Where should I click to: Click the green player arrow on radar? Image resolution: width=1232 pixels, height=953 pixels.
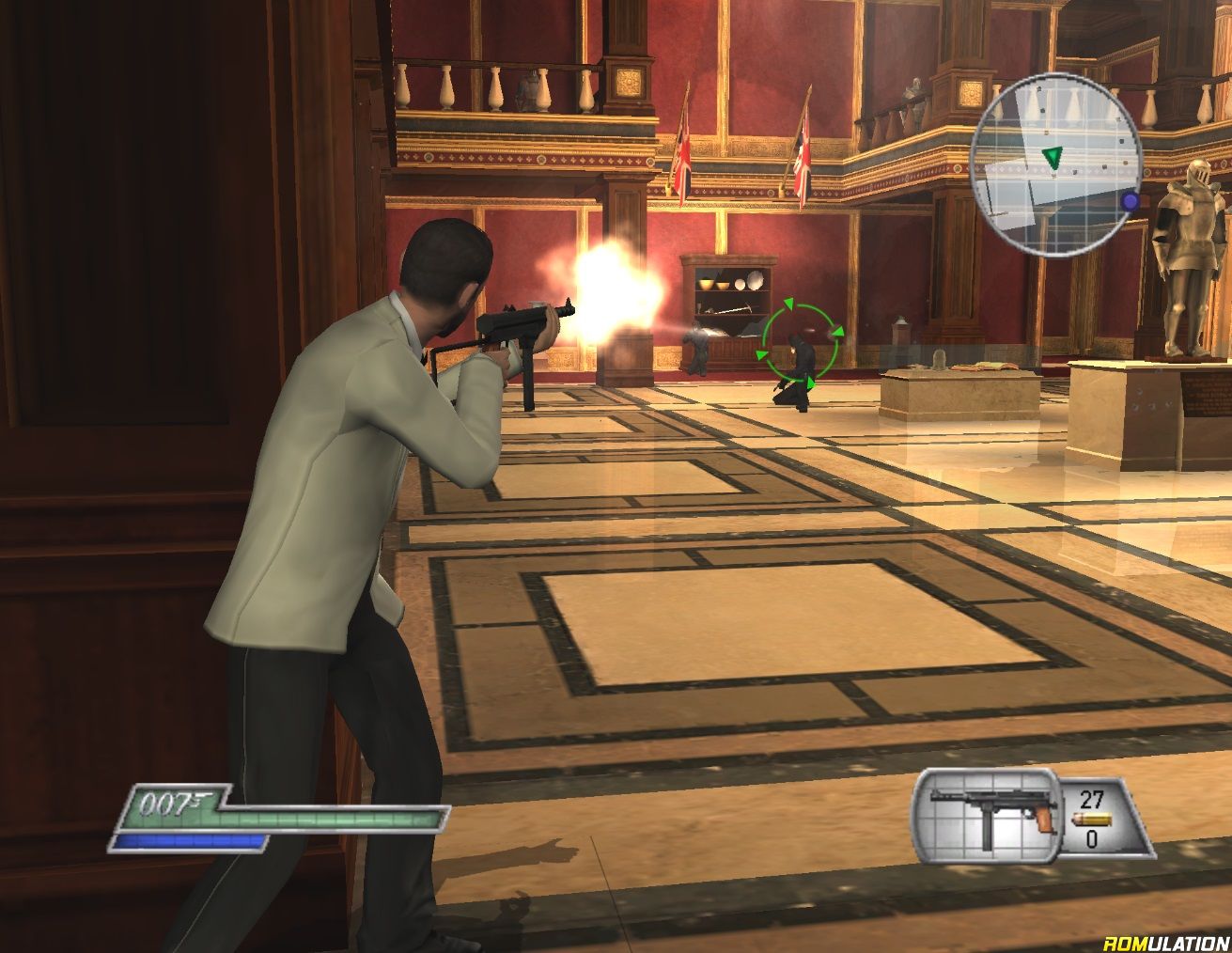[1053, 156]
